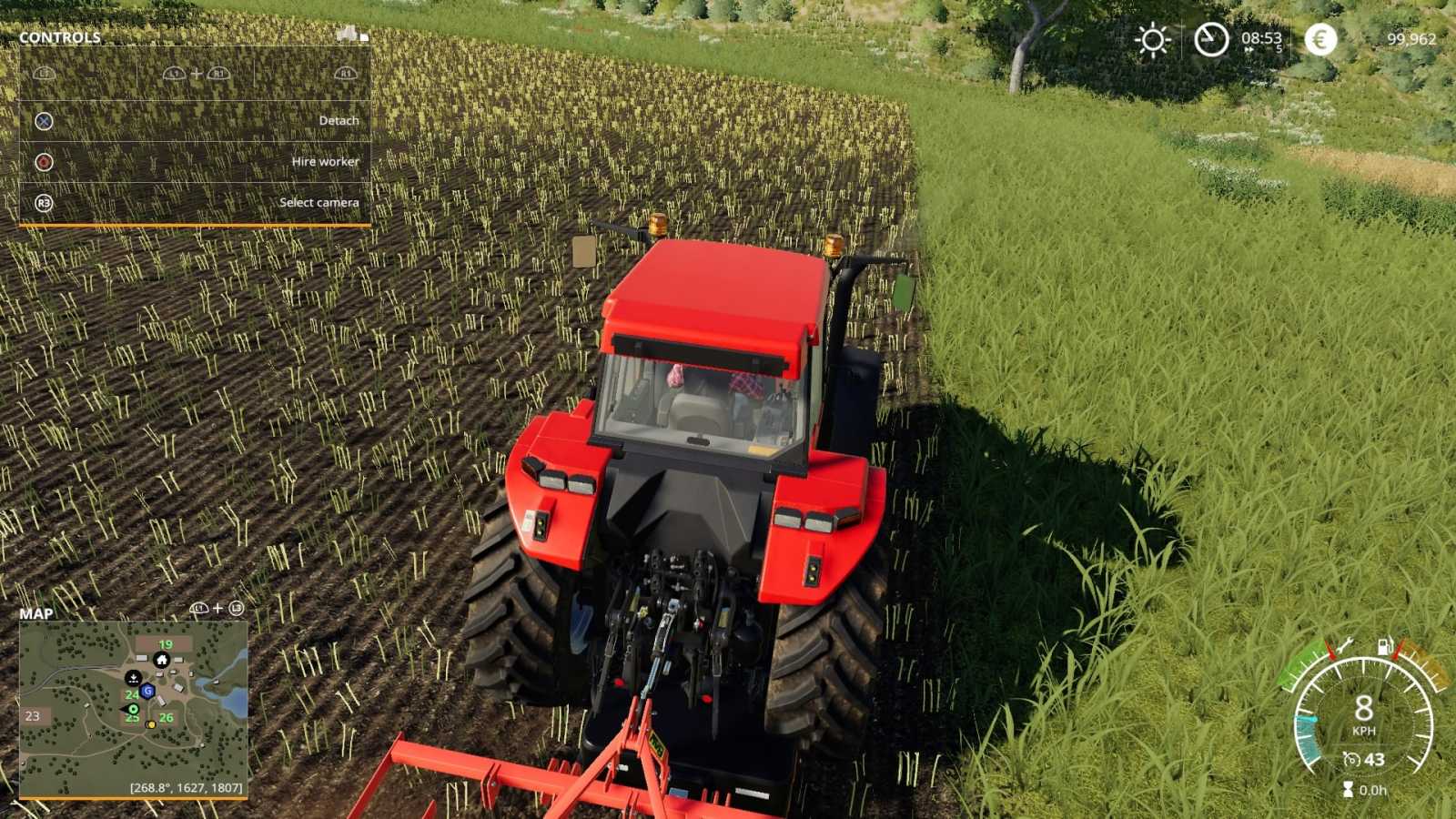Click the circle button prompt beside Hire worker

click(x=43, y=162)
